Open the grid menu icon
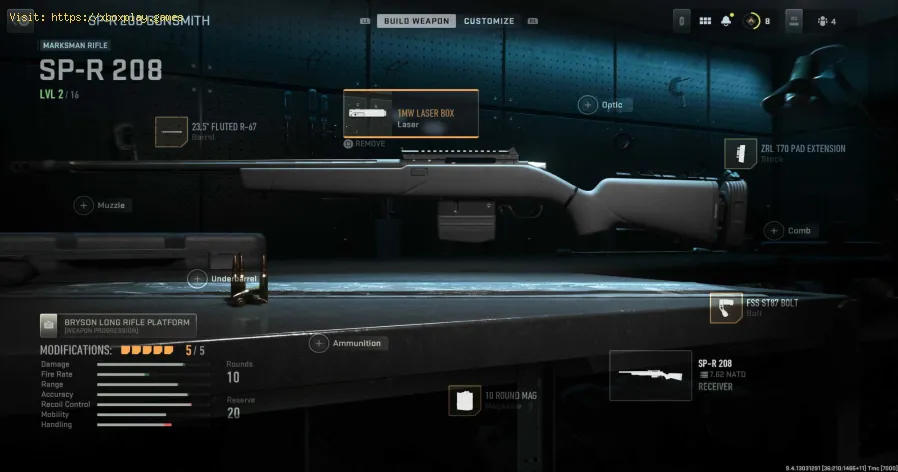 [705, 21]
